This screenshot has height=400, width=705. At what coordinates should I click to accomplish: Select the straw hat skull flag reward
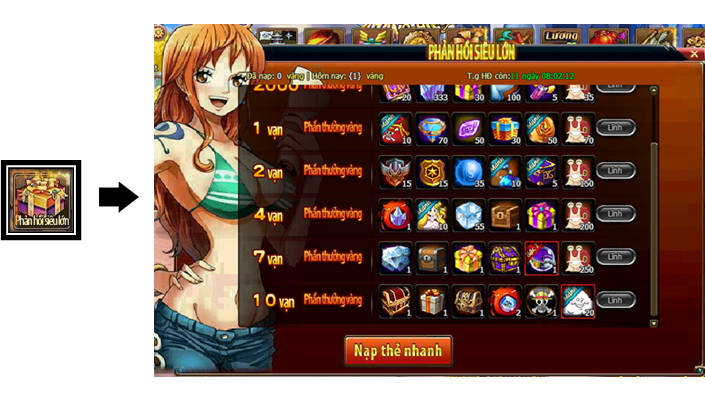[541, 300]
